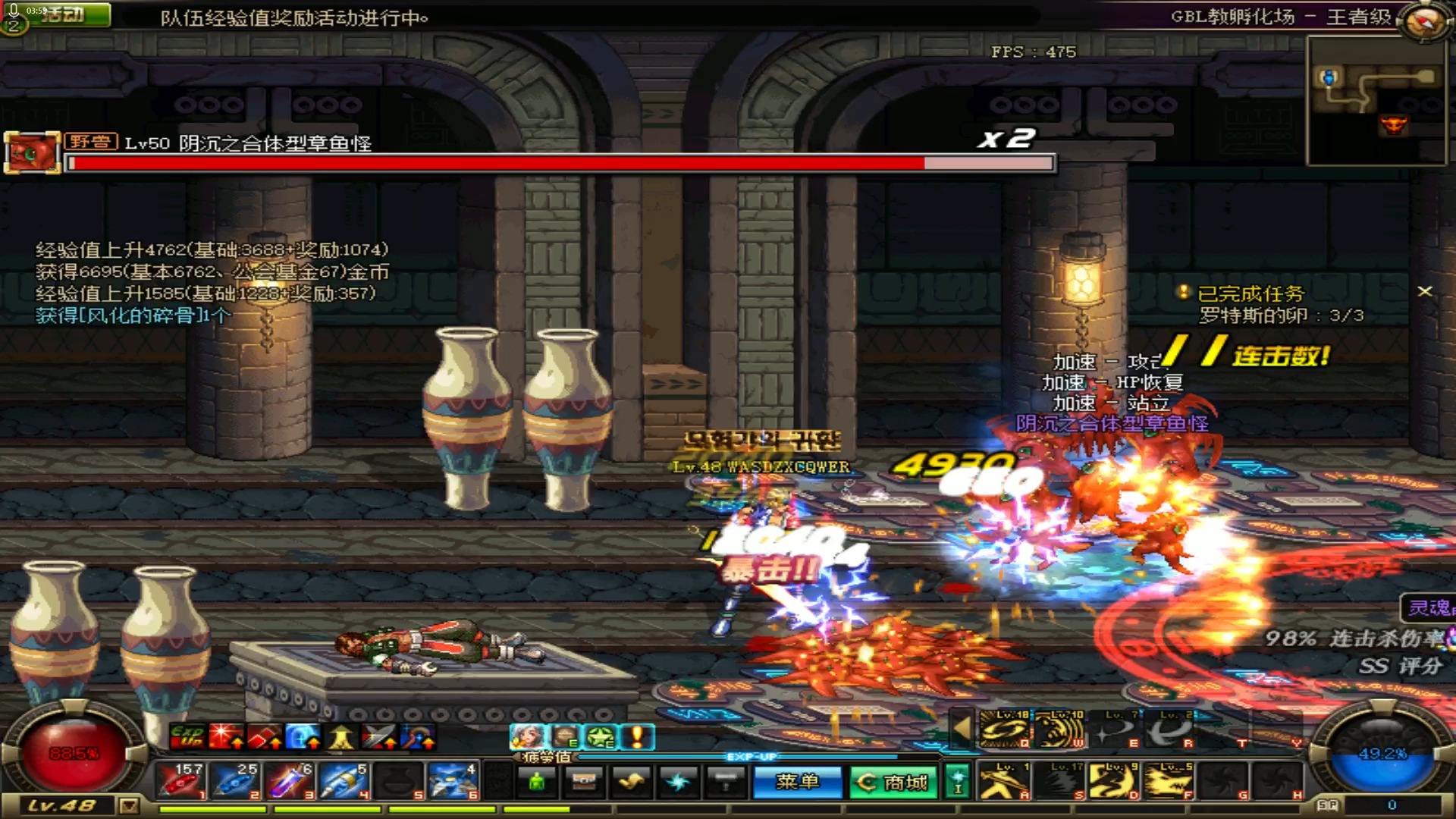Viewport: 1456px width, 819px height.
Task: Use the red HP potion in slot 1
Action: [x=180, y=781]
